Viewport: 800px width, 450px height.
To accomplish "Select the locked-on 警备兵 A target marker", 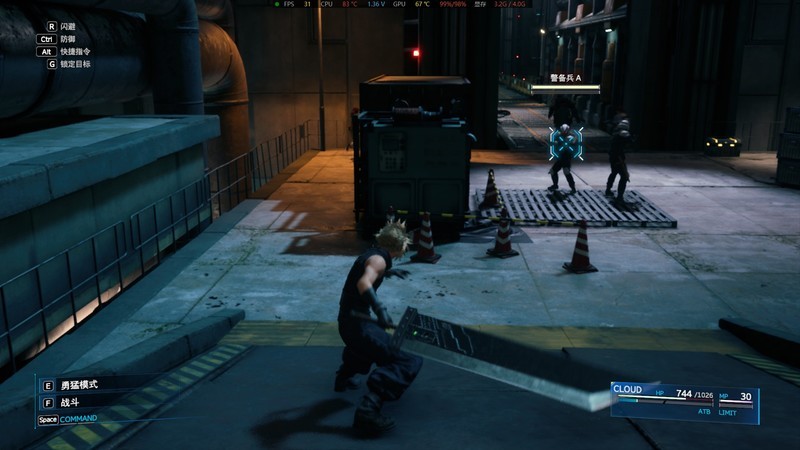I will coord(566,143).
